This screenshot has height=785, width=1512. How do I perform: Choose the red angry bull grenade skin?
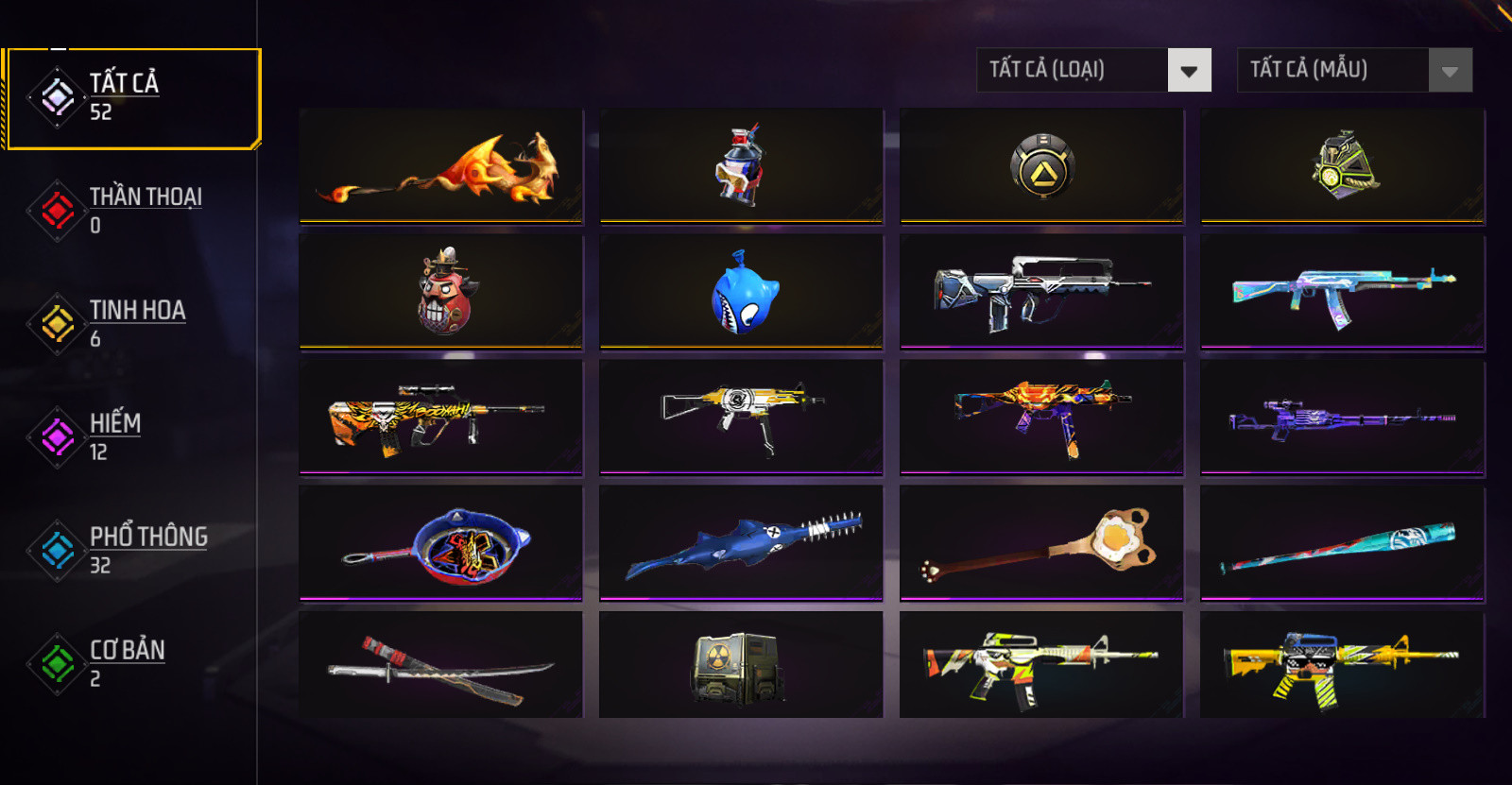440,292
